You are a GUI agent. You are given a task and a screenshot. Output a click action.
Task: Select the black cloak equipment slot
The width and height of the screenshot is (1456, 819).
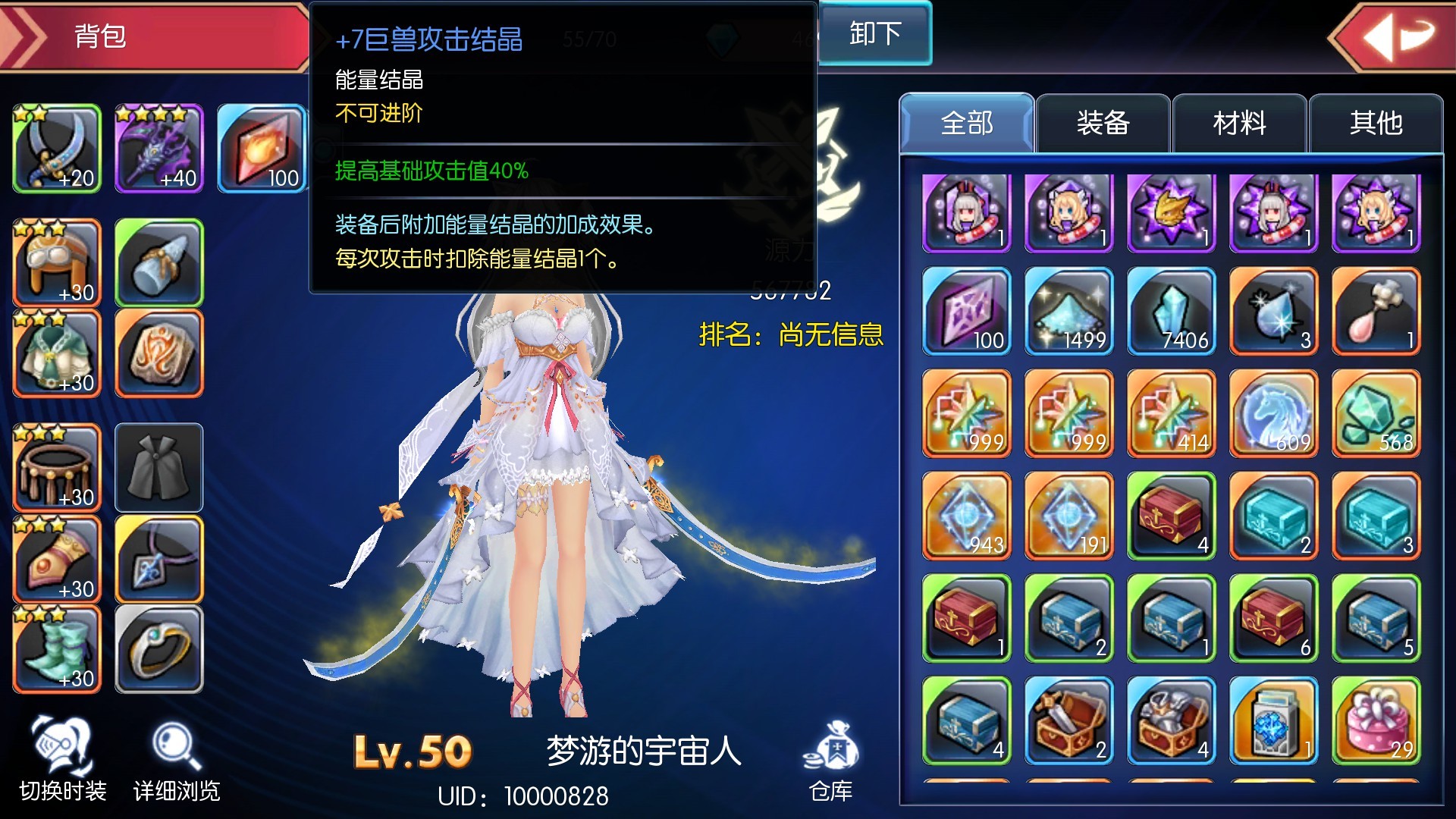(159, 466)
